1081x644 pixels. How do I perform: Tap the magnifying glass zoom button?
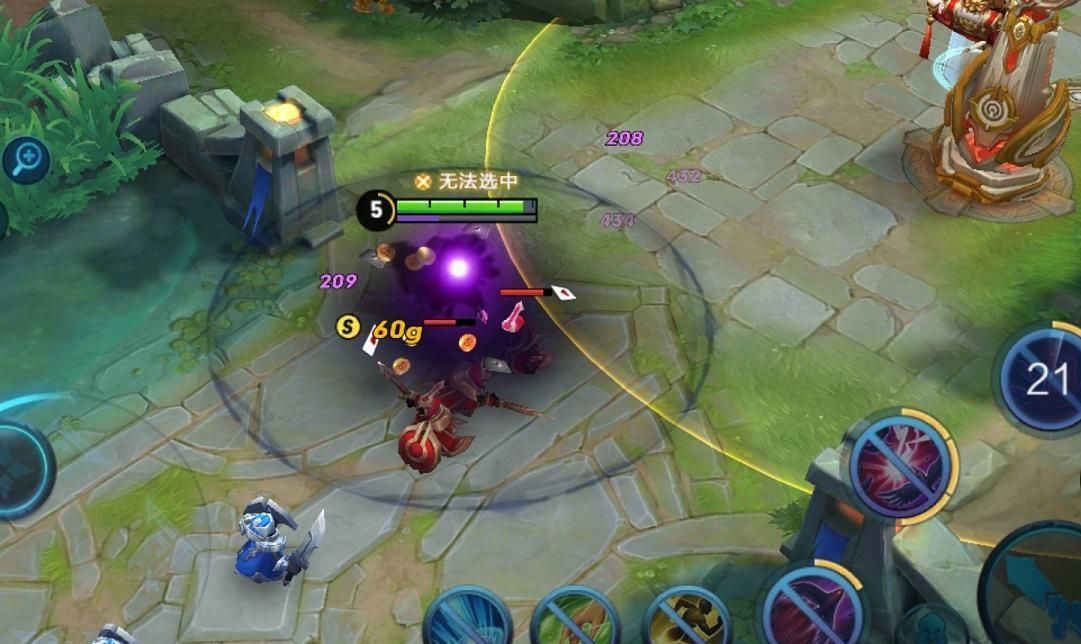[24, 159]
